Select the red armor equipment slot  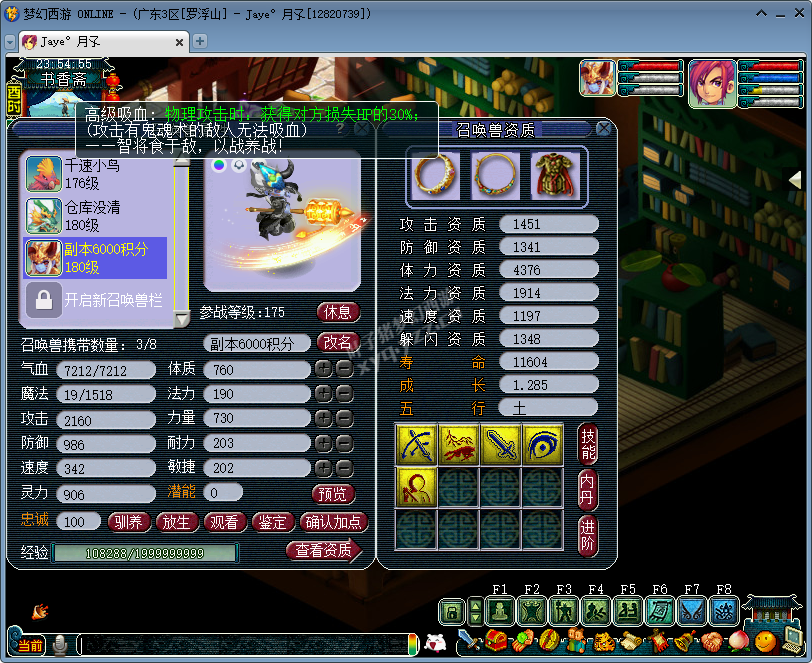[555, 174]
